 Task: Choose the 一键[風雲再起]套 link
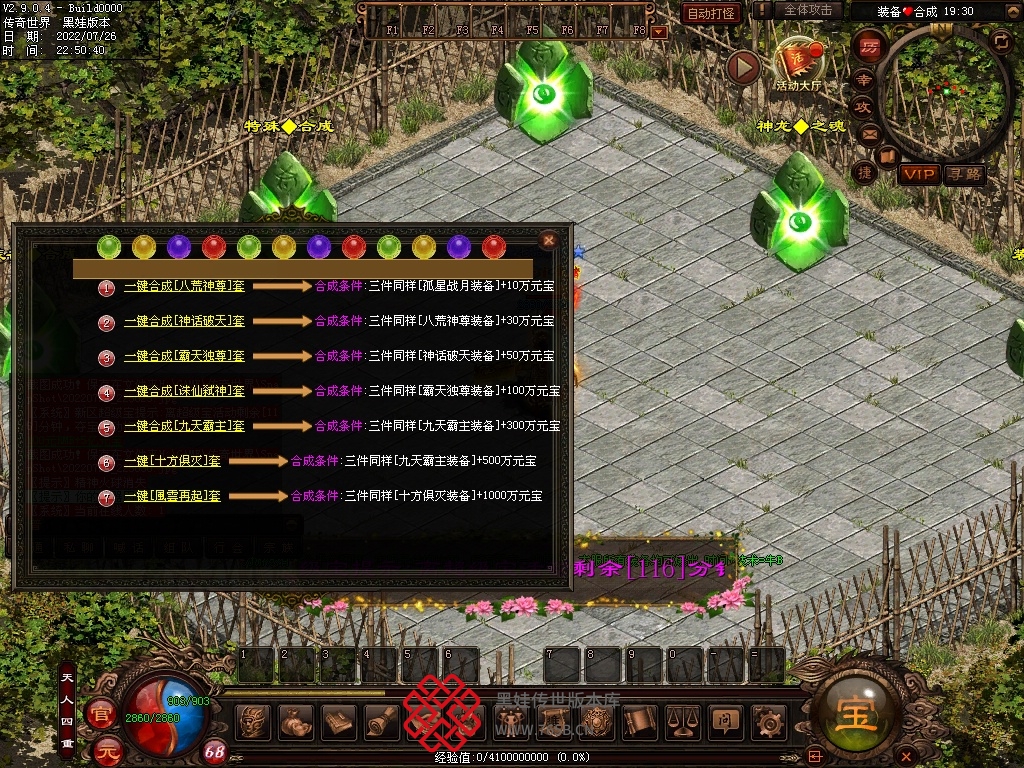pos(172,496)
